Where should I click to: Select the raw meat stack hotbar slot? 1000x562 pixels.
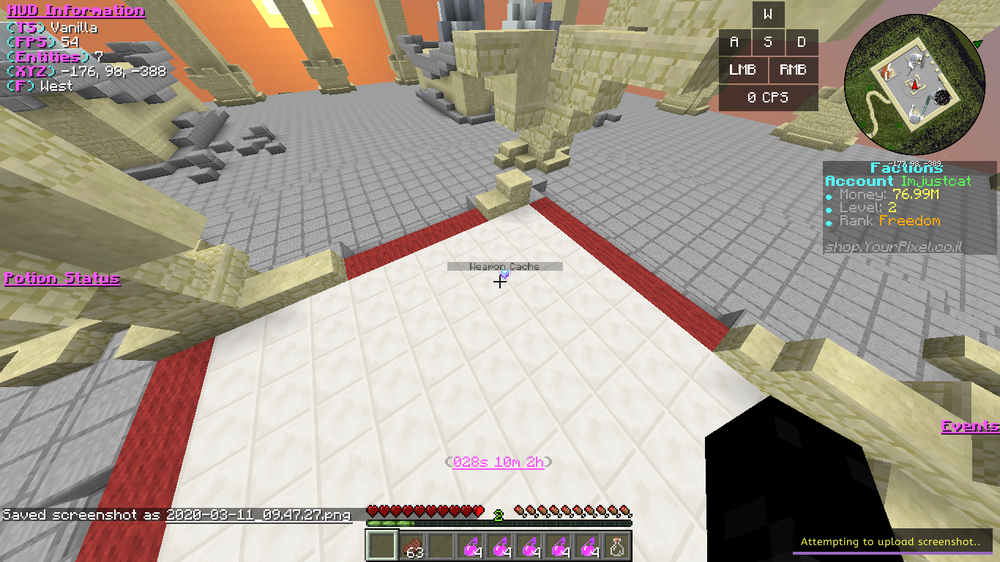[x=413, y=546]
